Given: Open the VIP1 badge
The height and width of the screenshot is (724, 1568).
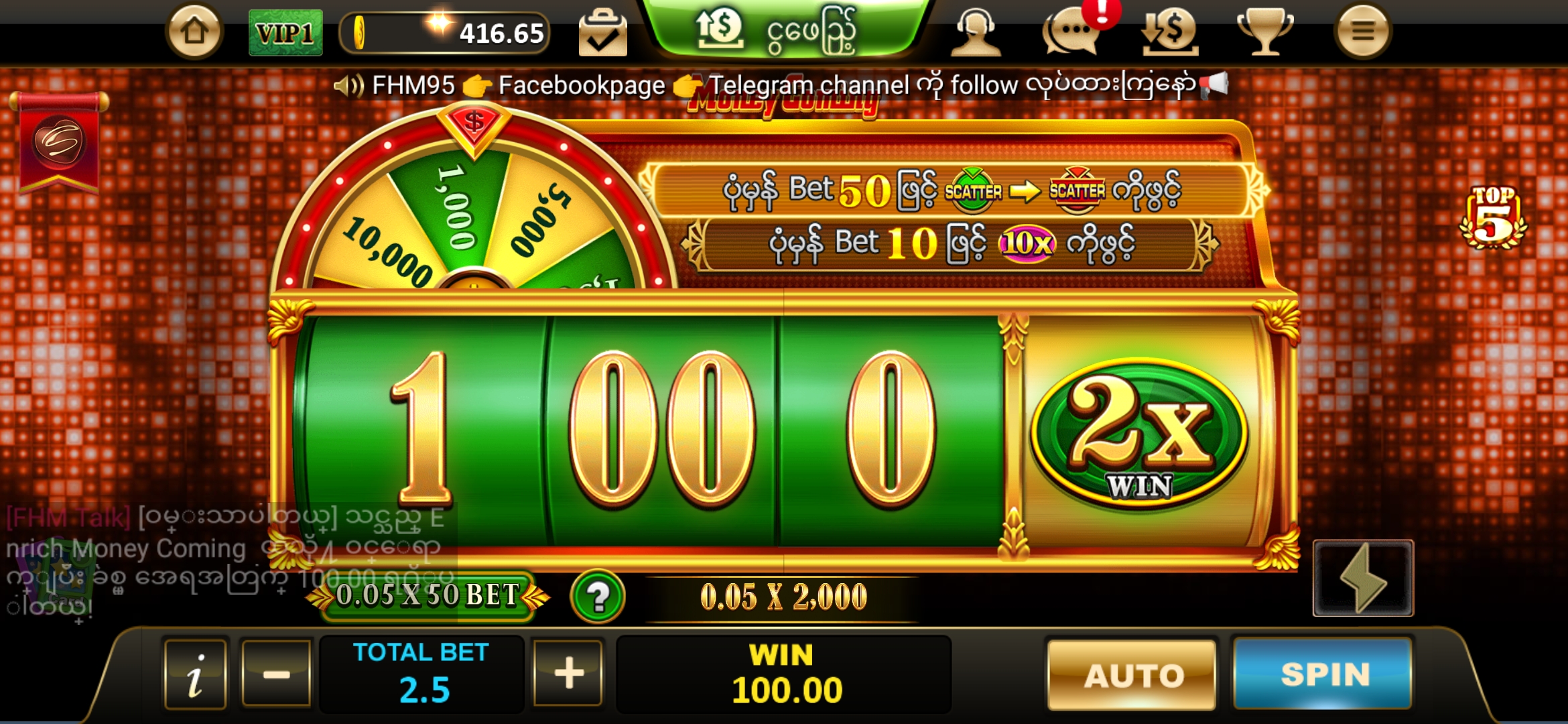Looking at the screenshot, I should pyautogui.click(x=285, y=33).
